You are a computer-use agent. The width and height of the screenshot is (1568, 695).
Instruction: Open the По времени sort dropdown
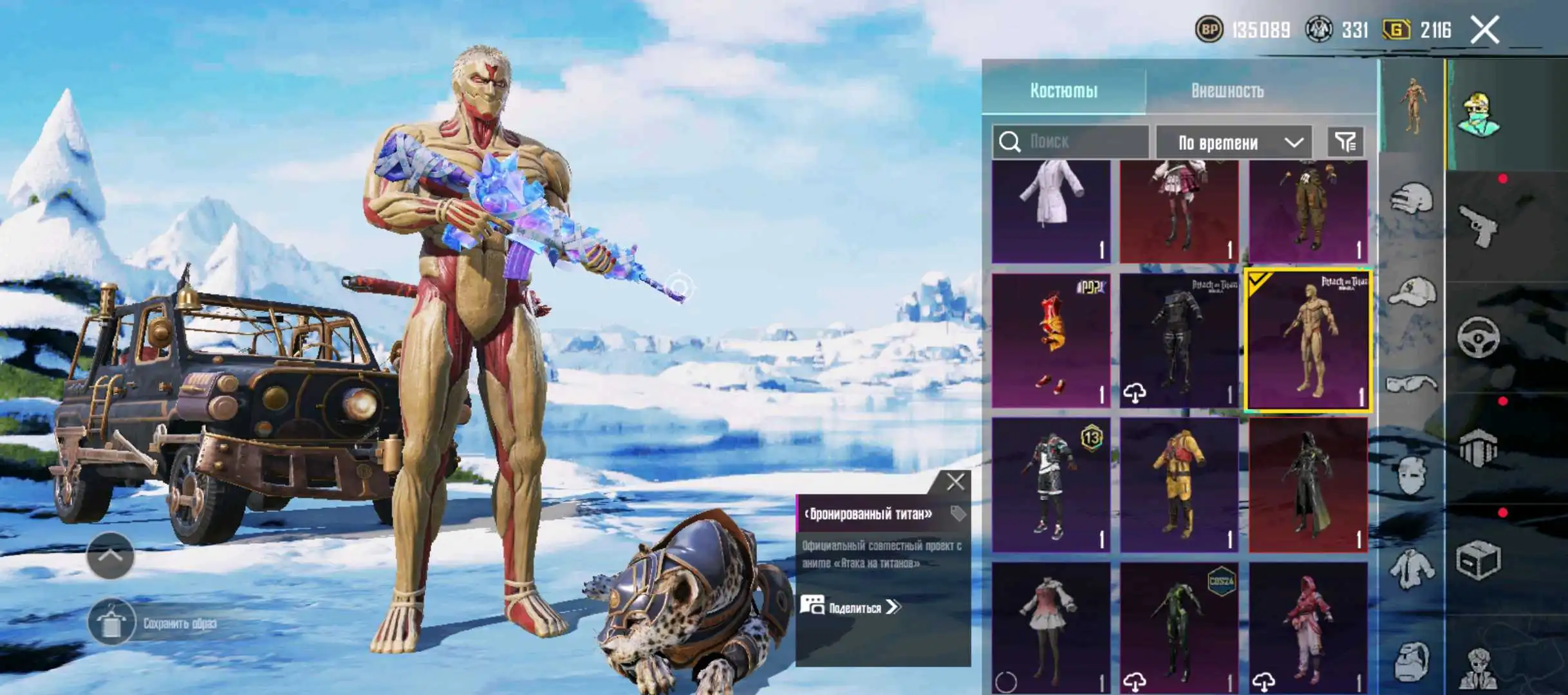tap(1233, 142)
